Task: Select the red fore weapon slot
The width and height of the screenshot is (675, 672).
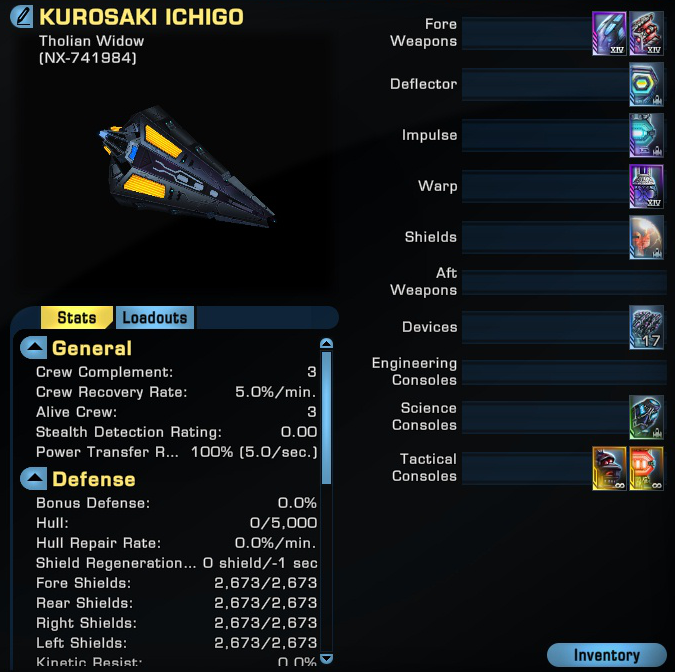Action: click(x=647, y=33)
